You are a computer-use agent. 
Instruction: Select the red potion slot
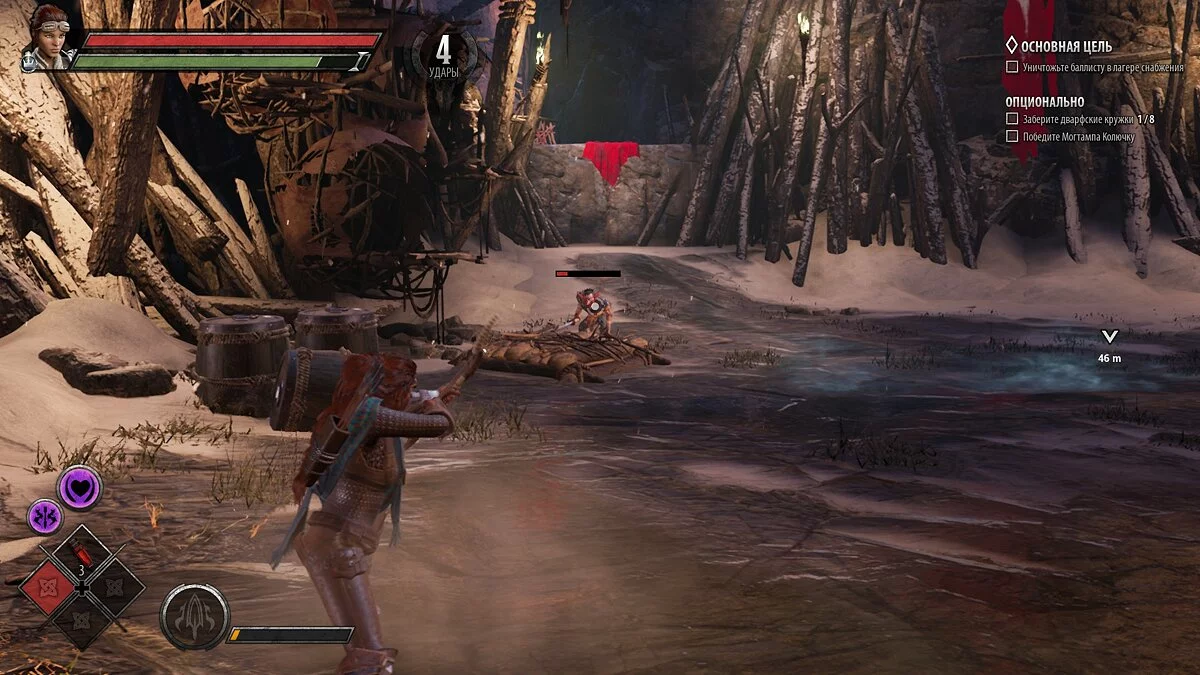[x=82, y=553]
